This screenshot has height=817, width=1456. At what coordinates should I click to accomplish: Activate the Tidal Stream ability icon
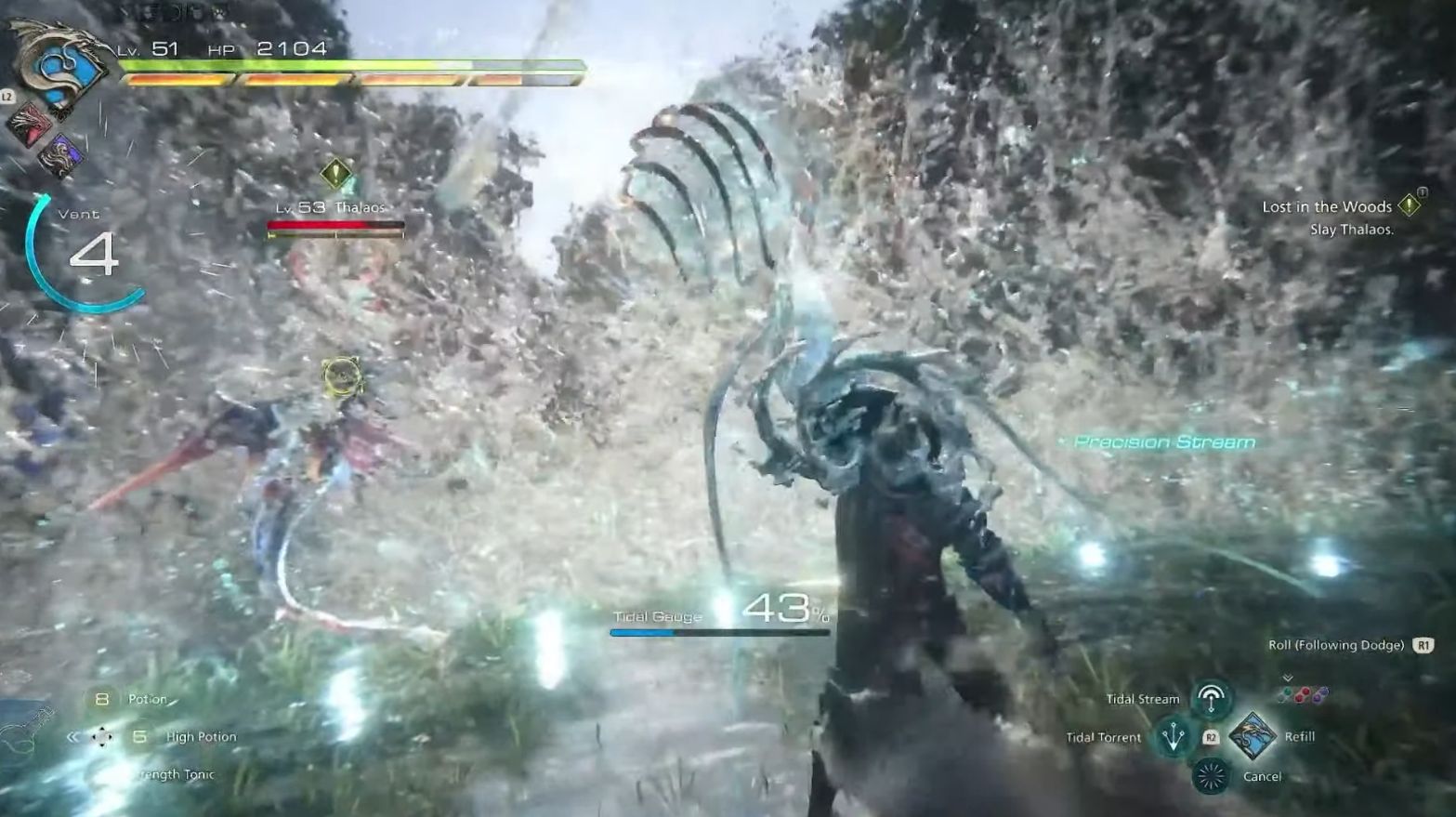[1211, 696]
